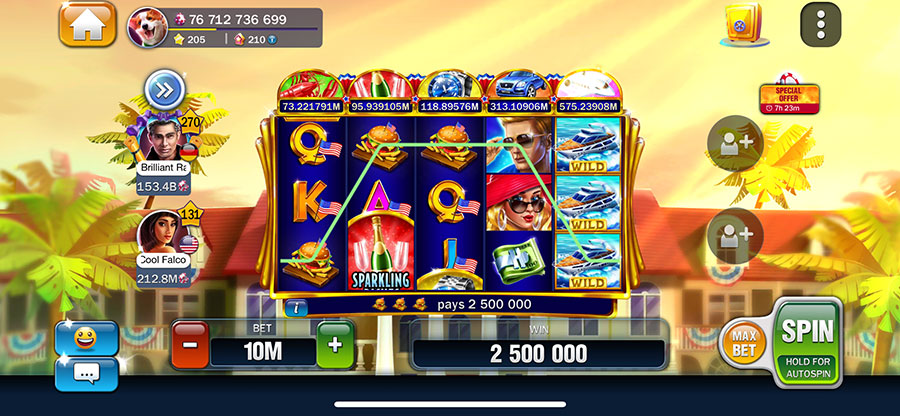This screenshot has width=900, height=416.
Task: Open the emoji reactions button
Action: pos(86,336)
